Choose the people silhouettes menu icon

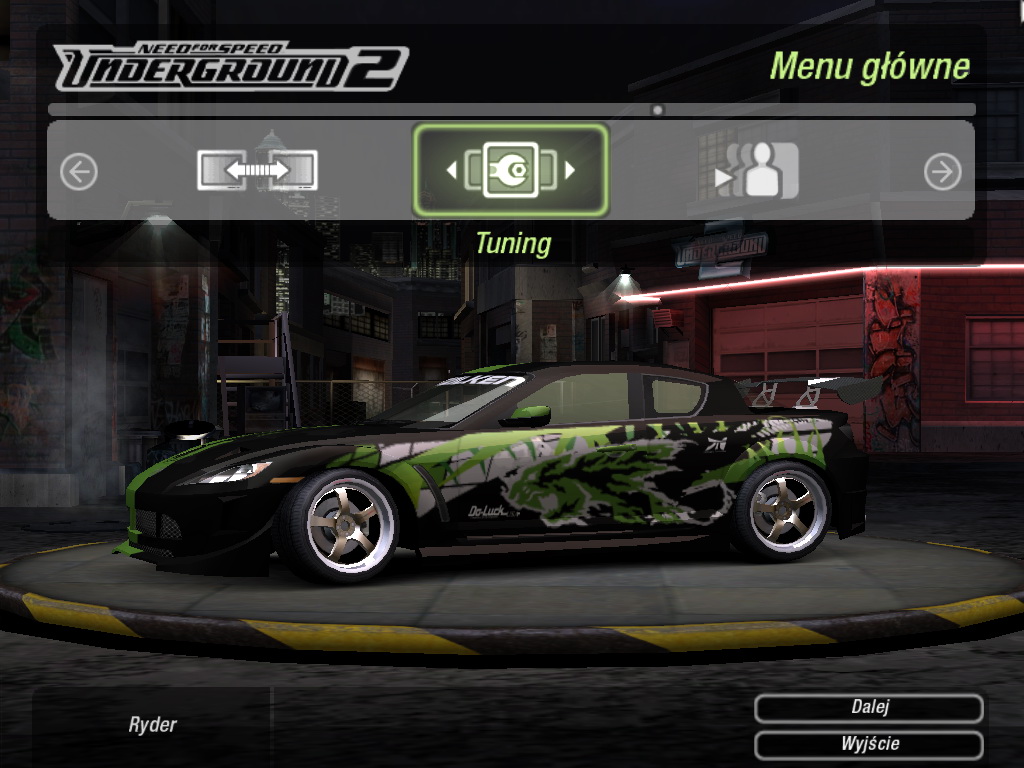(758, 171)
